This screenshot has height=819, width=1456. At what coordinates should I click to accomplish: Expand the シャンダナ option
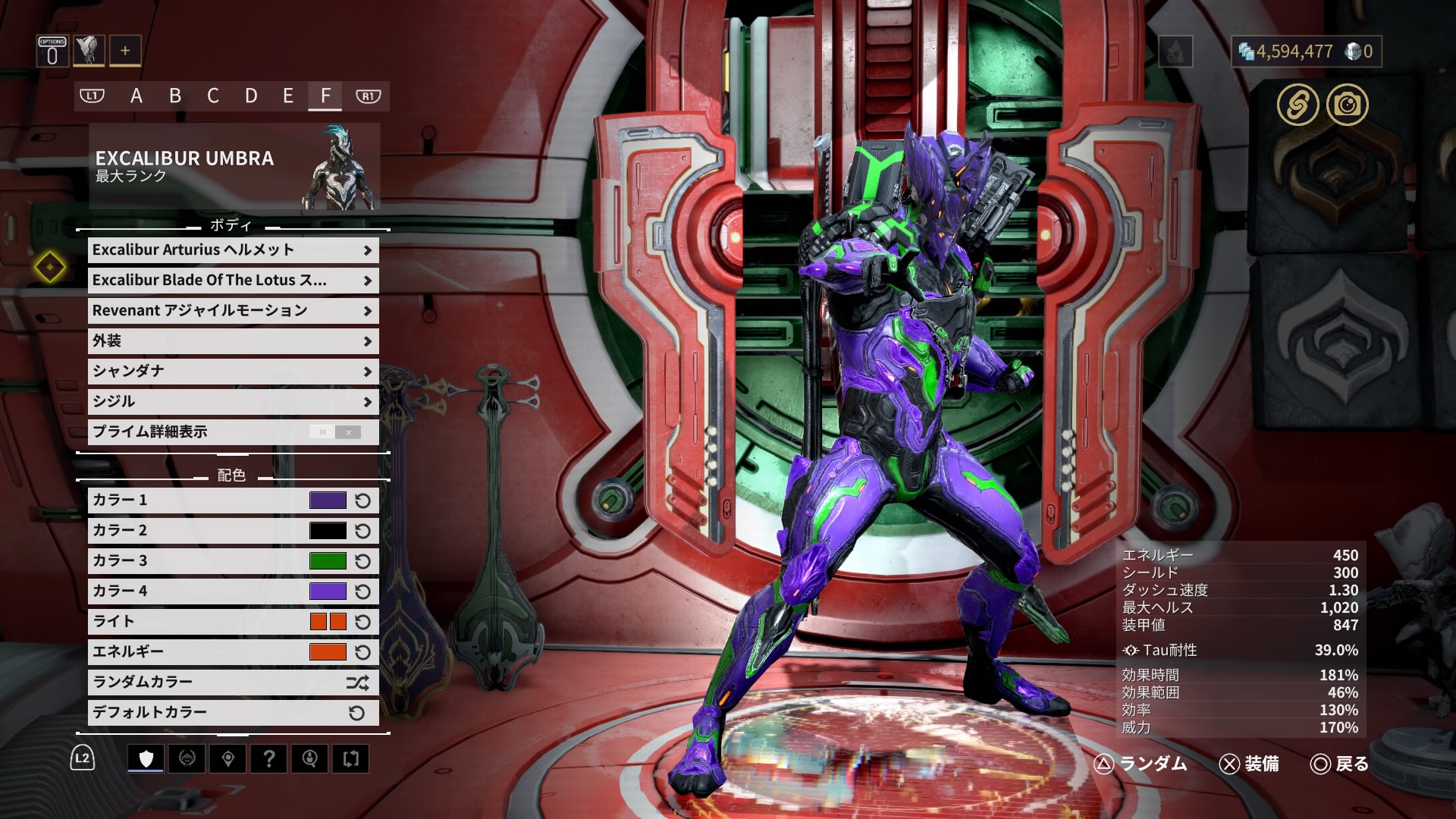pyautogui.click(x=231, y=371)
